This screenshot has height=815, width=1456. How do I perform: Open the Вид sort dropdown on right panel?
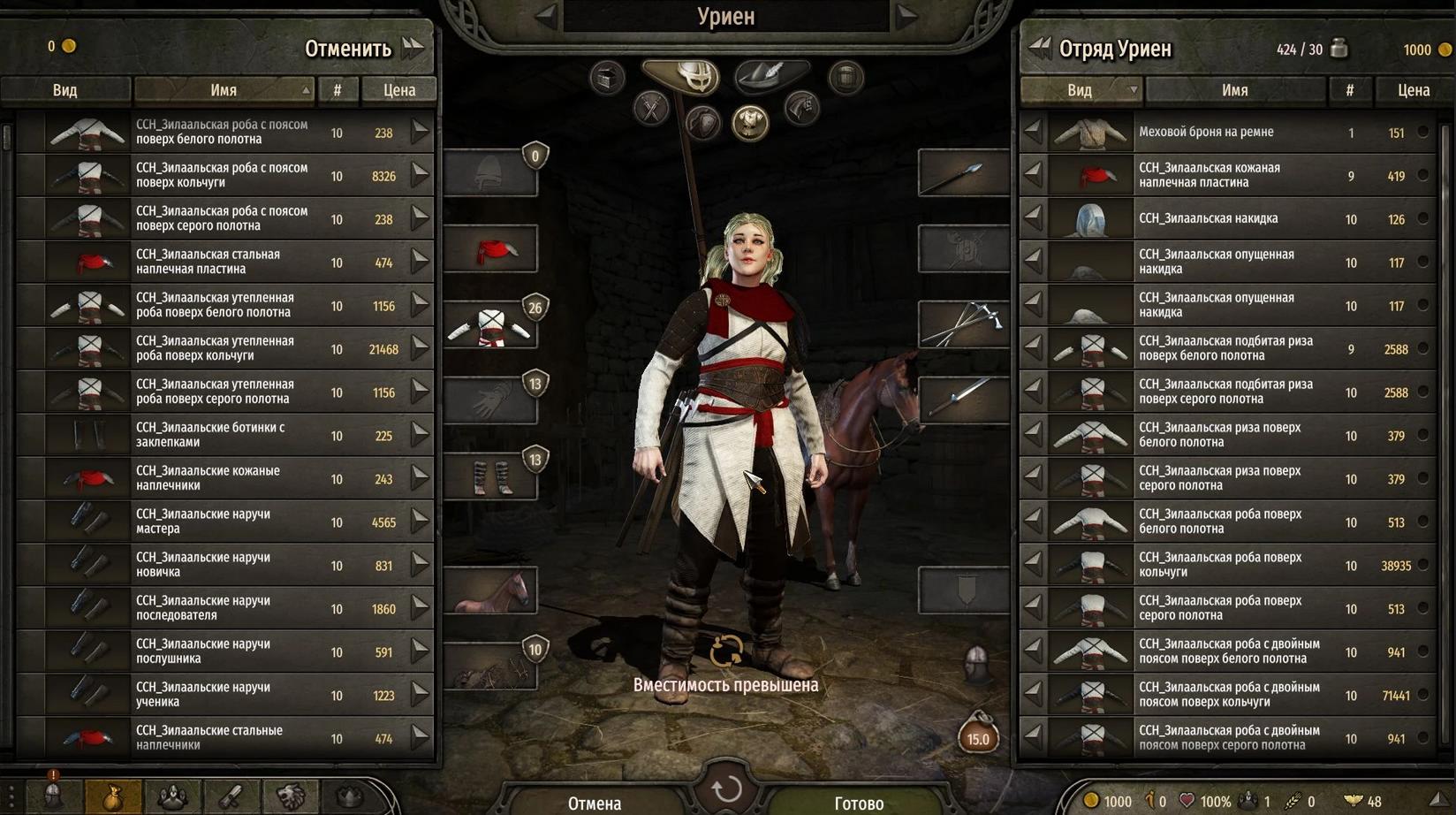(1081, 89)
